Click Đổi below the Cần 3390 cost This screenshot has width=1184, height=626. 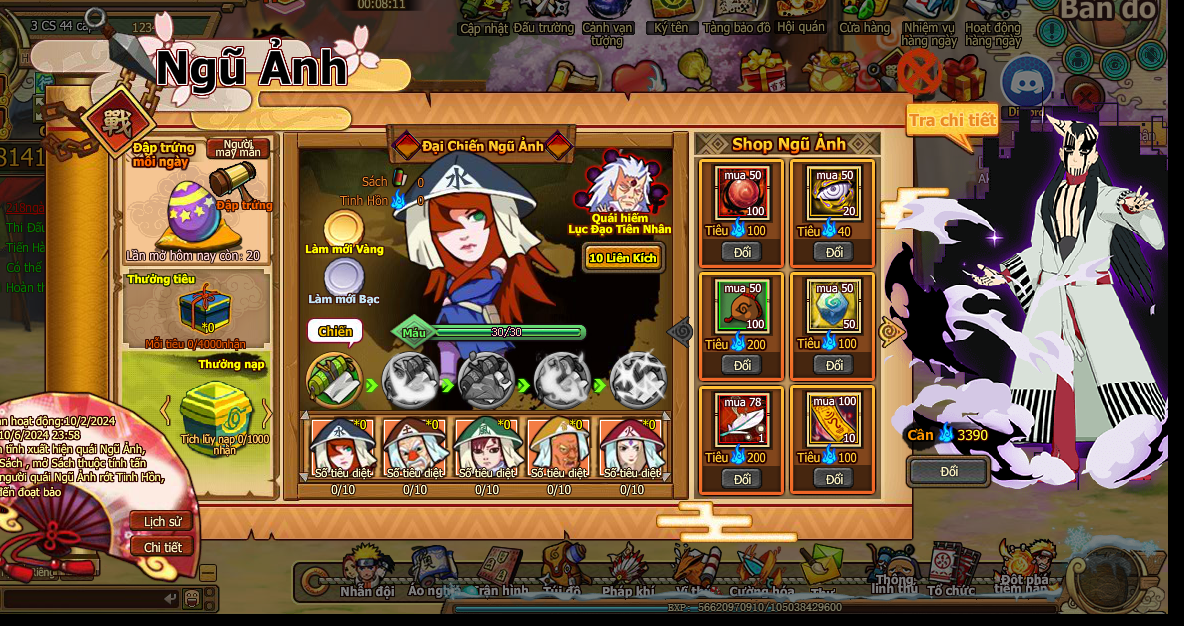pyautogui.click(x=948, y=471)
